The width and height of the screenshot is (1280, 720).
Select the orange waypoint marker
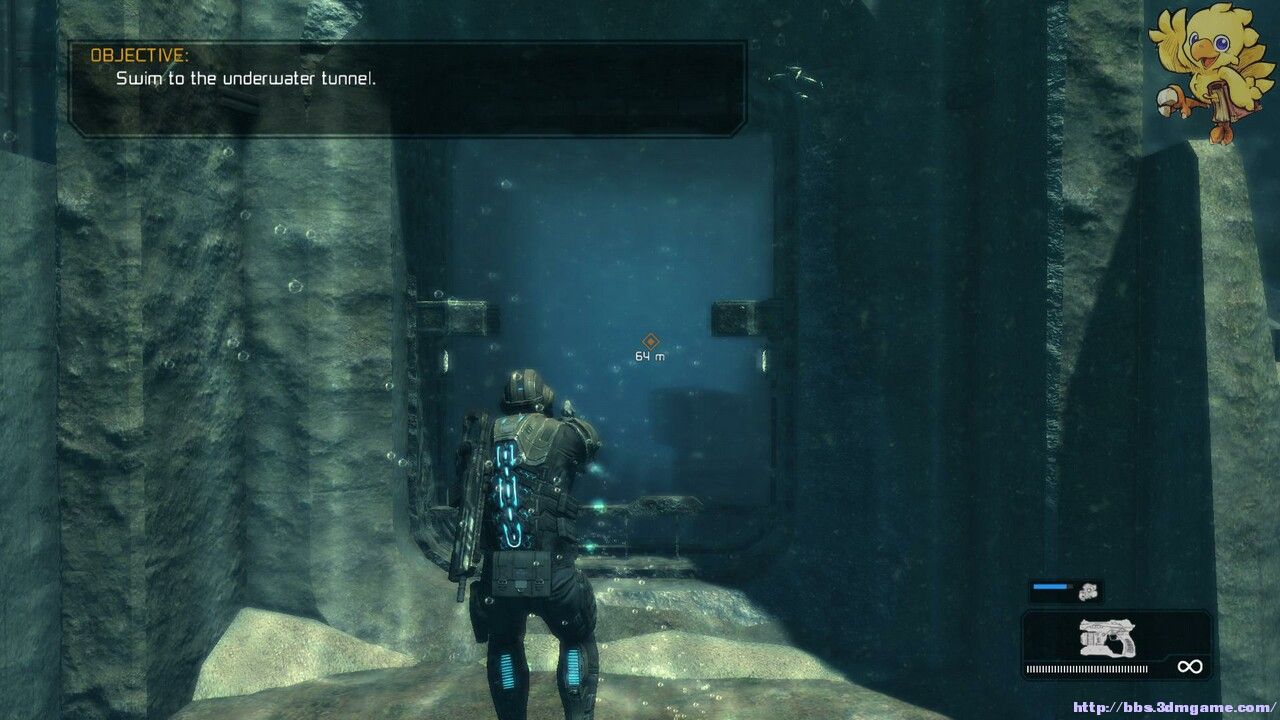(650, 342)
